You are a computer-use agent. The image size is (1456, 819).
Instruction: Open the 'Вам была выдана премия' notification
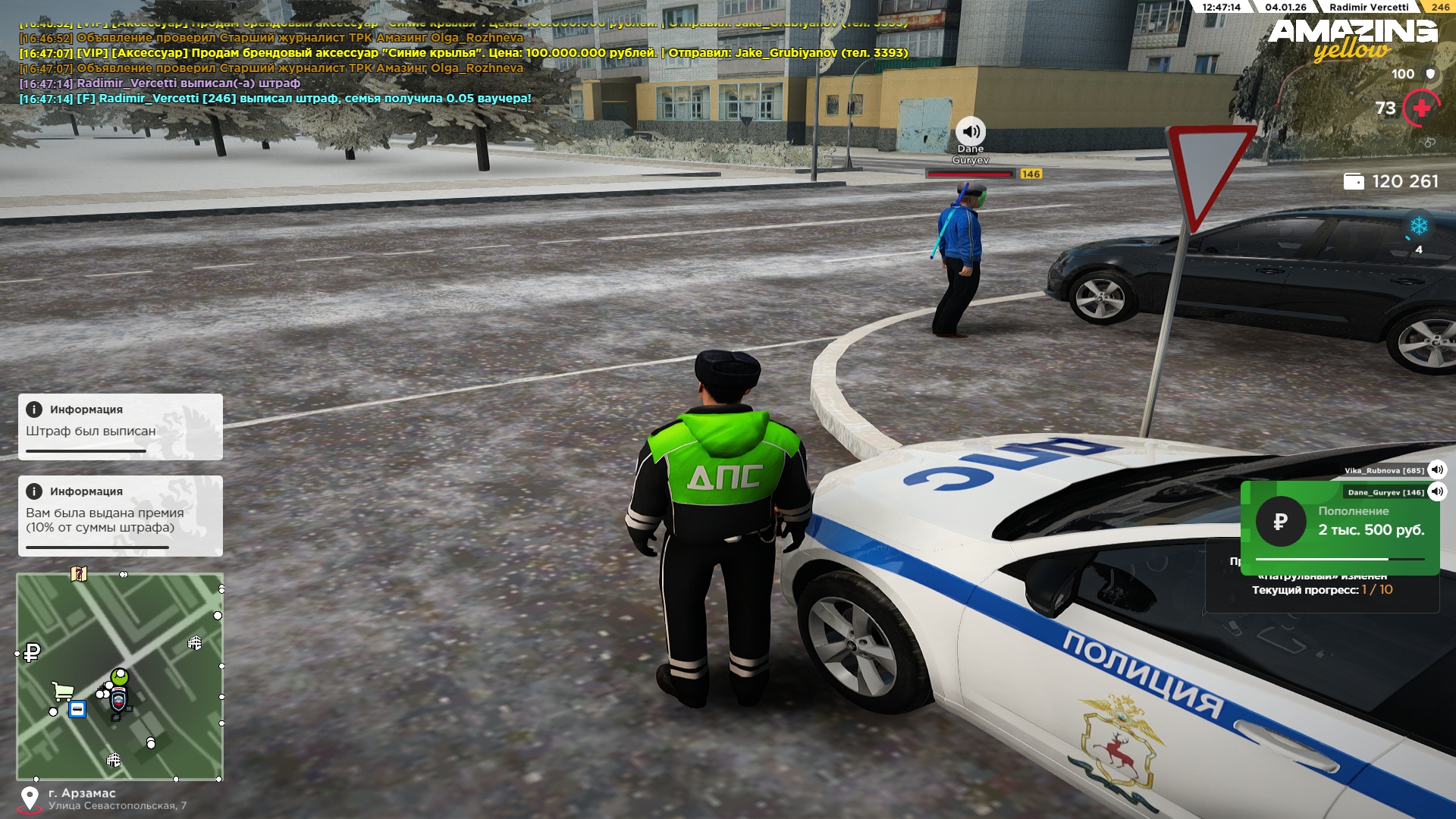[x=121, y=516]
